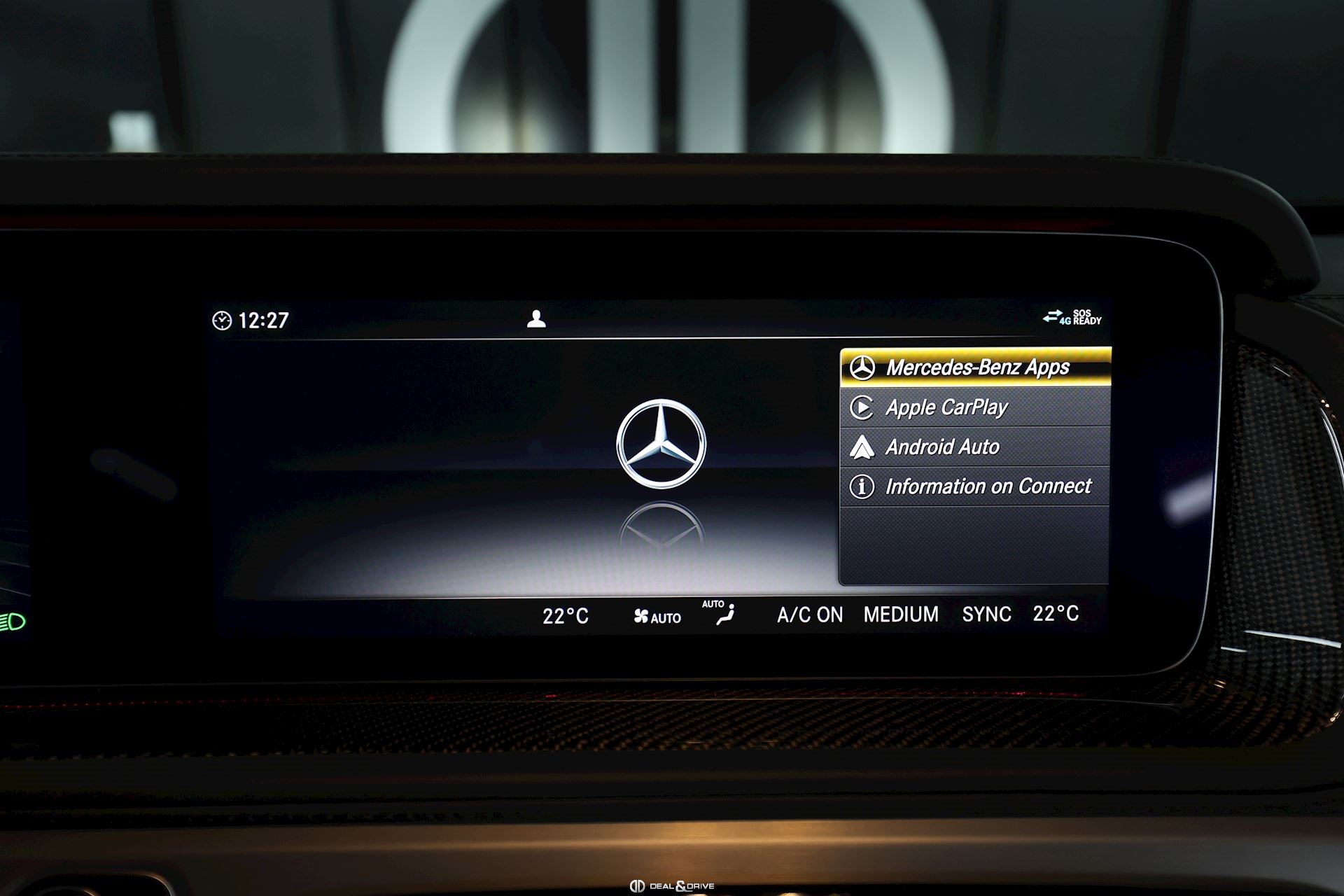
Task: Toggle the A/C ON control
Action: pos(810,615)
